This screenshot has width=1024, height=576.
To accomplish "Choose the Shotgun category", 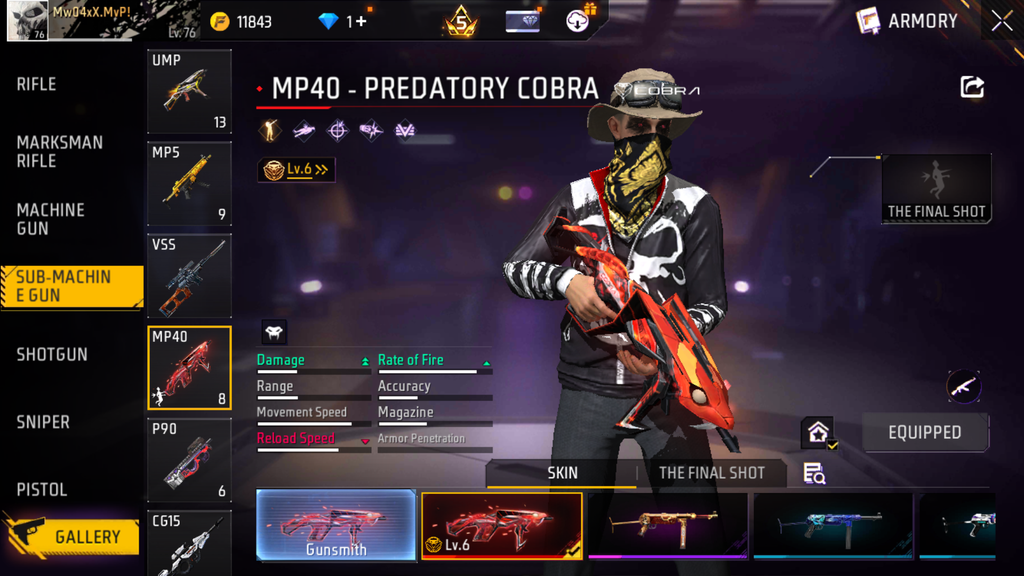I will pyautogui.click(x=52, y=354).
